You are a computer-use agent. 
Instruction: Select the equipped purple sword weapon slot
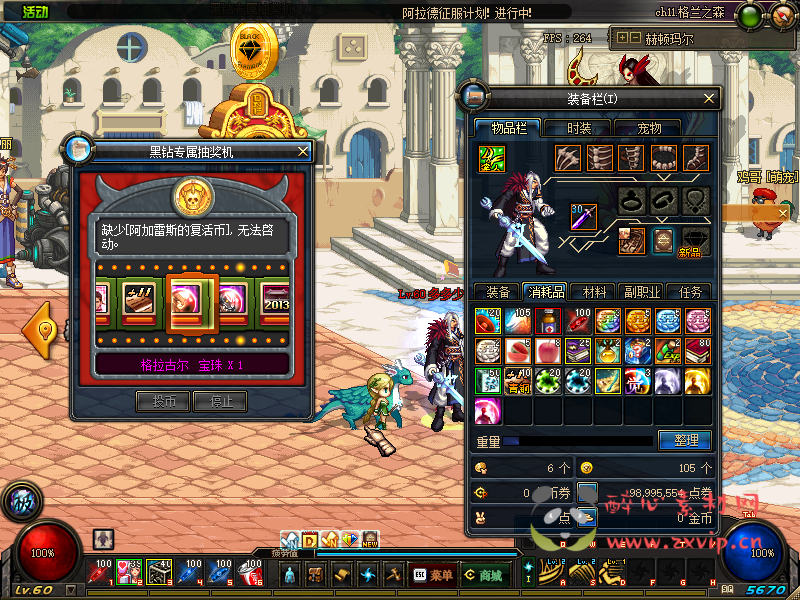(584, 215)
